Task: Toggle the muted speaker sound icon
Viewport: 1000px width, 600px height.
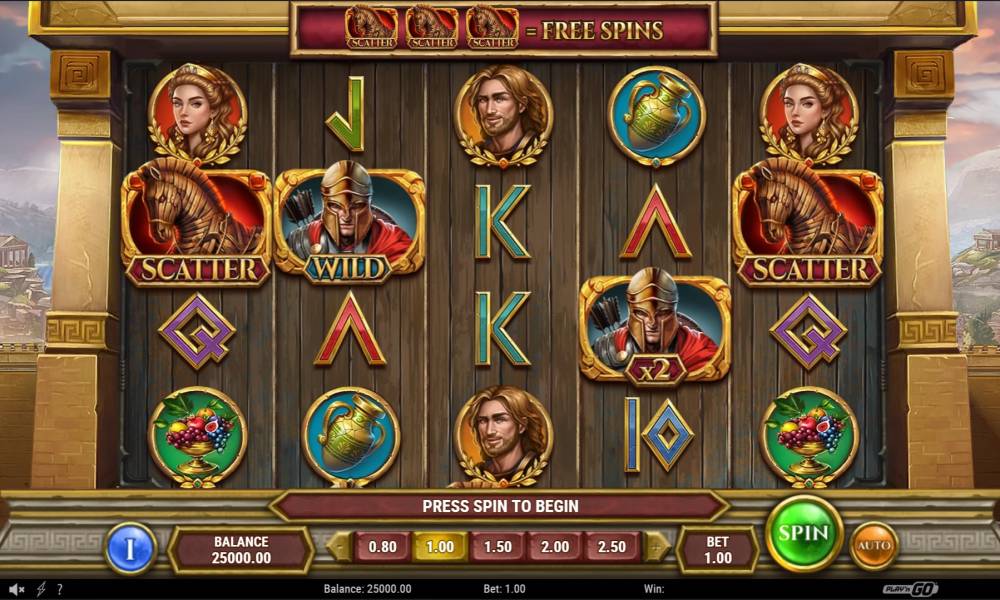Action: (17, 589)
